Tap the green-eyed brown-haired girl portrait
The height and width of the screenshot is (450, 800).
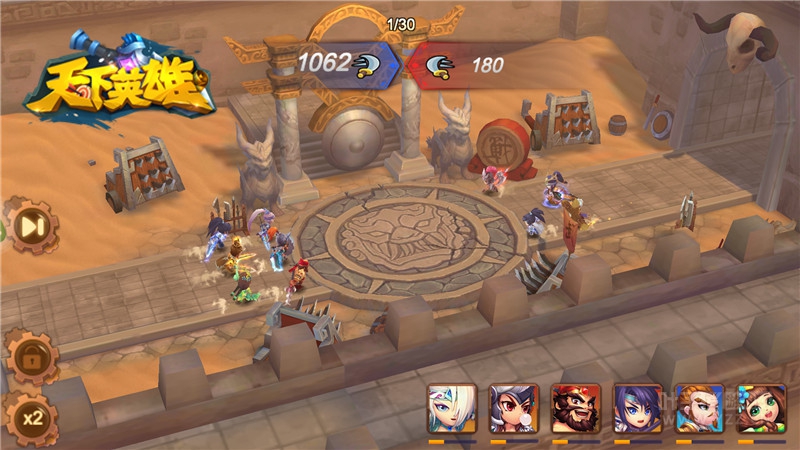tap(762, 408)
